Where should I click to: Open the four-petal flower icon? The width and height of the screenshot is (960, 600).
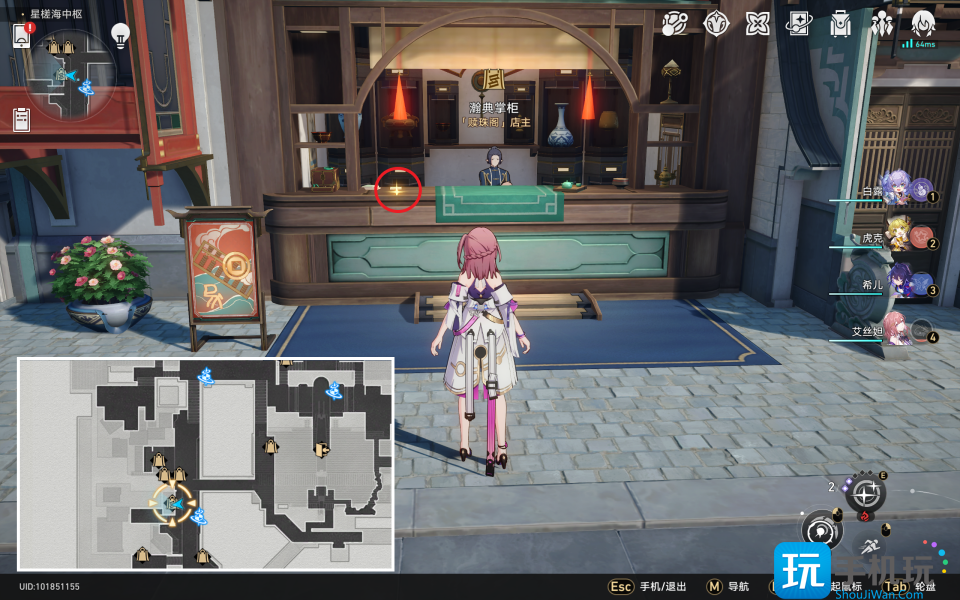[x=757, y=24]
